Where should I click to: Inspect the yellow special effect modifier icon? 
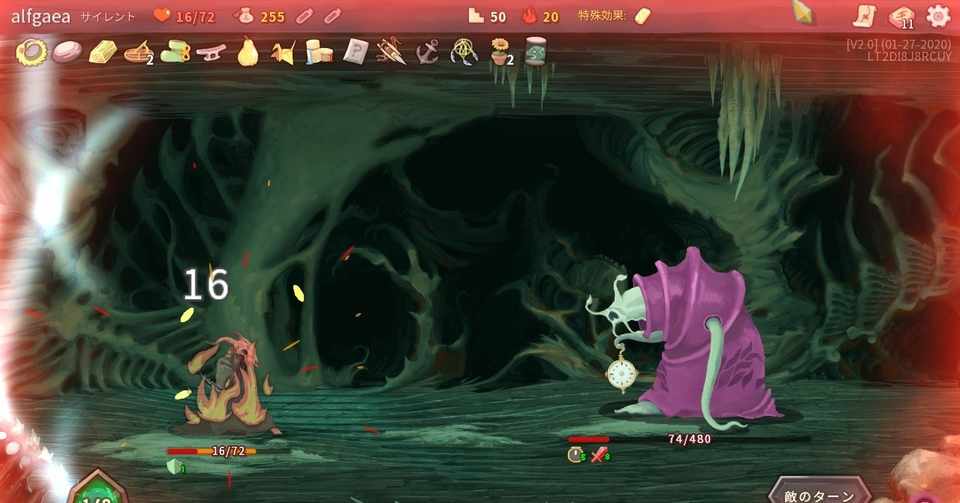[x=643, y=16]
